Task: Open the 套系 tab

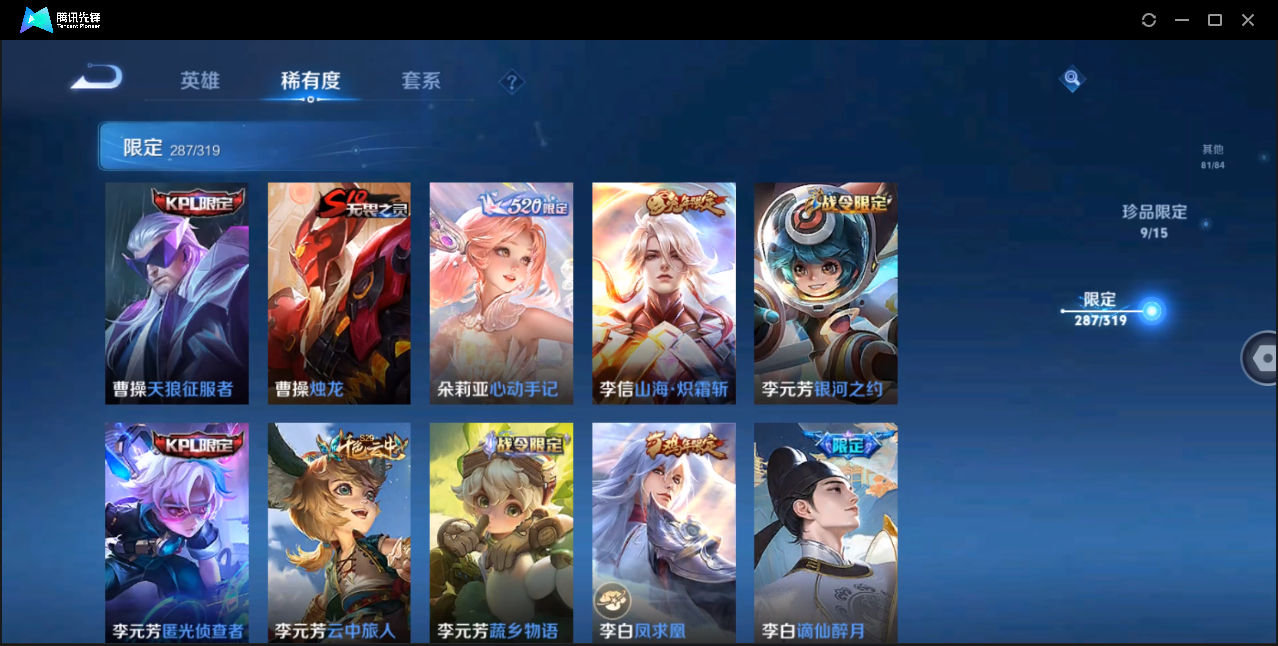Action: tap(421, 81)
